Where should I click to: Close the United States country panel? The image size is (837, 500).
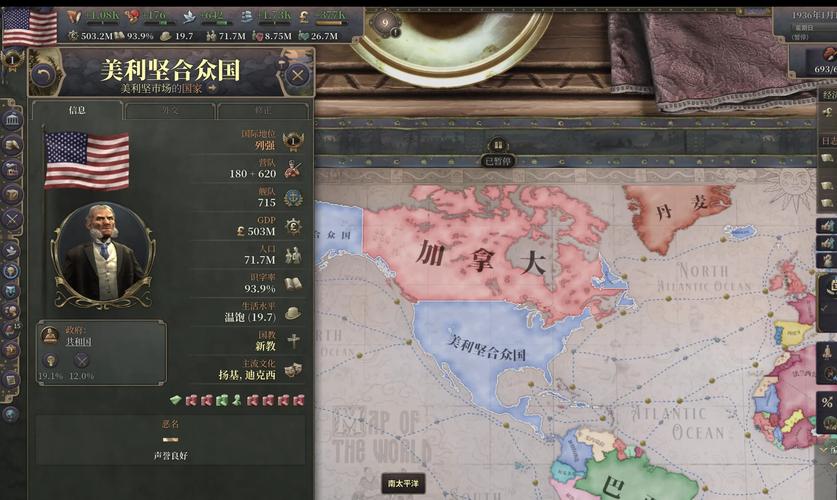coord(297,74)
